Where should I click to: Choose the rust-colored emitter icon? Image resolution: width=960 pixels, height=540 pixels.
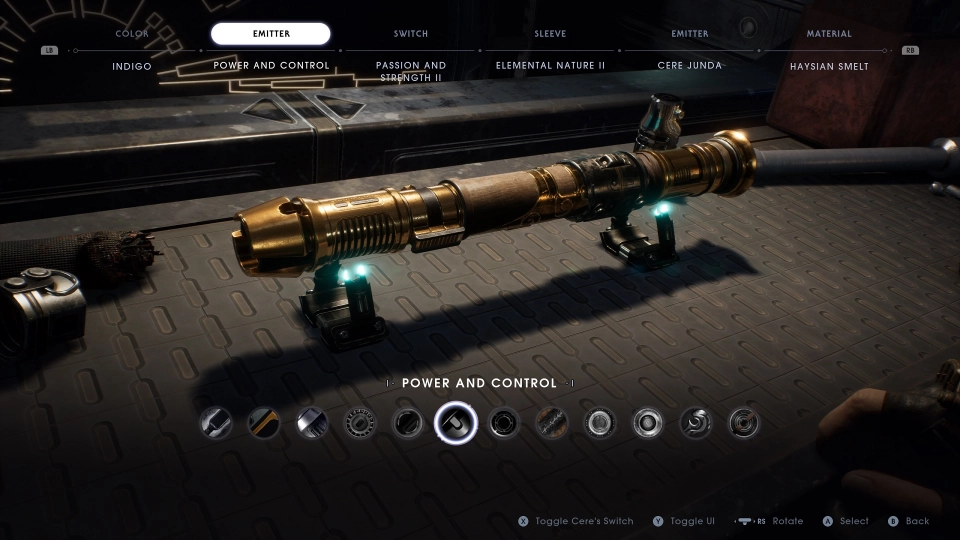click(x=552, y=423)
